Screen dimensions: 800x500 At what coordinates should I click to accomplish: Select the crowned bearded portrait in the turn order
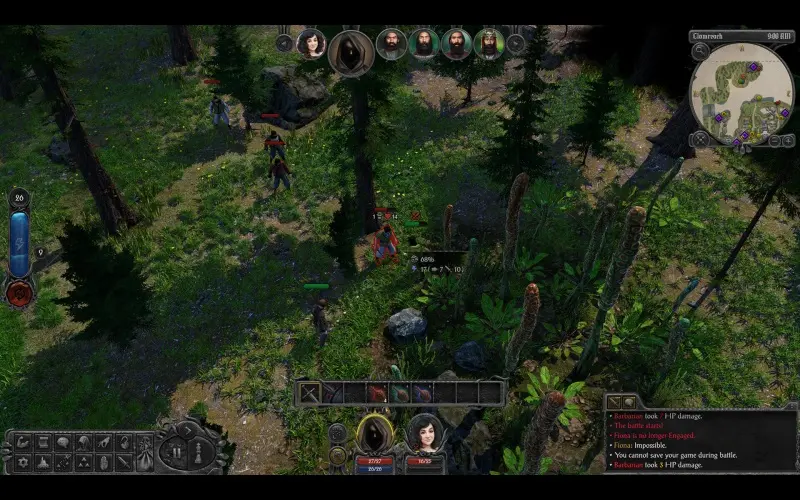[x=488, y=44]
